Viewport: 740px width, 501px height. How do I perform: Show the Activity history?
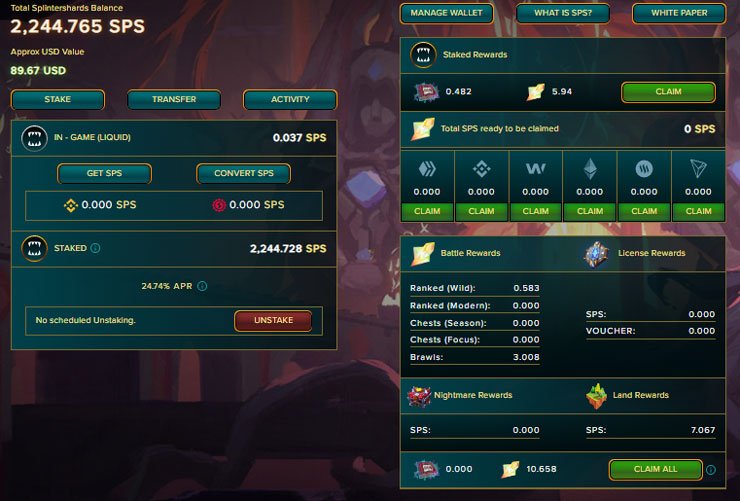pyautogui.click(x=290, y=99)
